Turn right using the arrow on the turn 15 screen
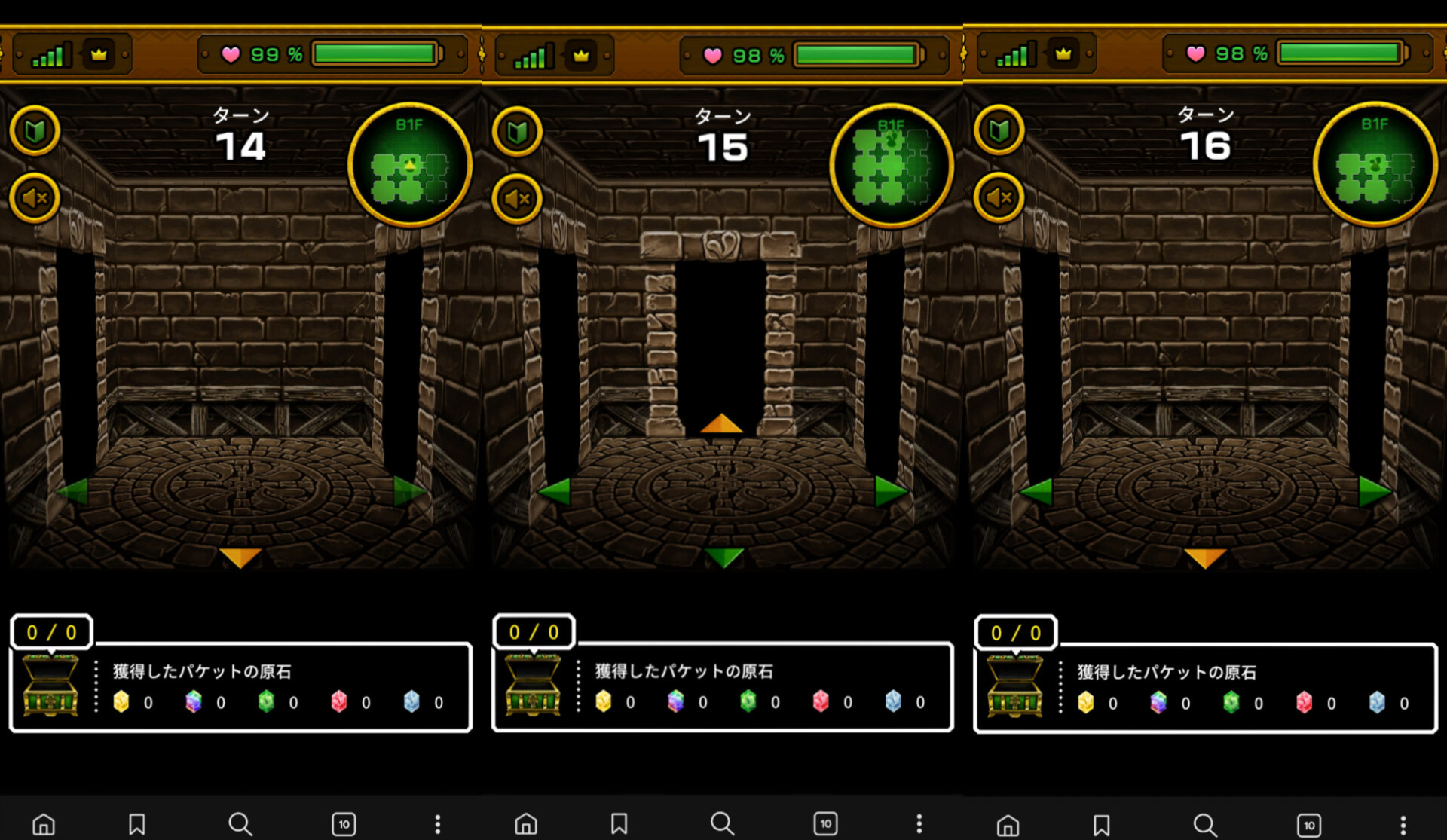Image resolution: width=1447 pixels, height=840 pixels. (890, 491)
